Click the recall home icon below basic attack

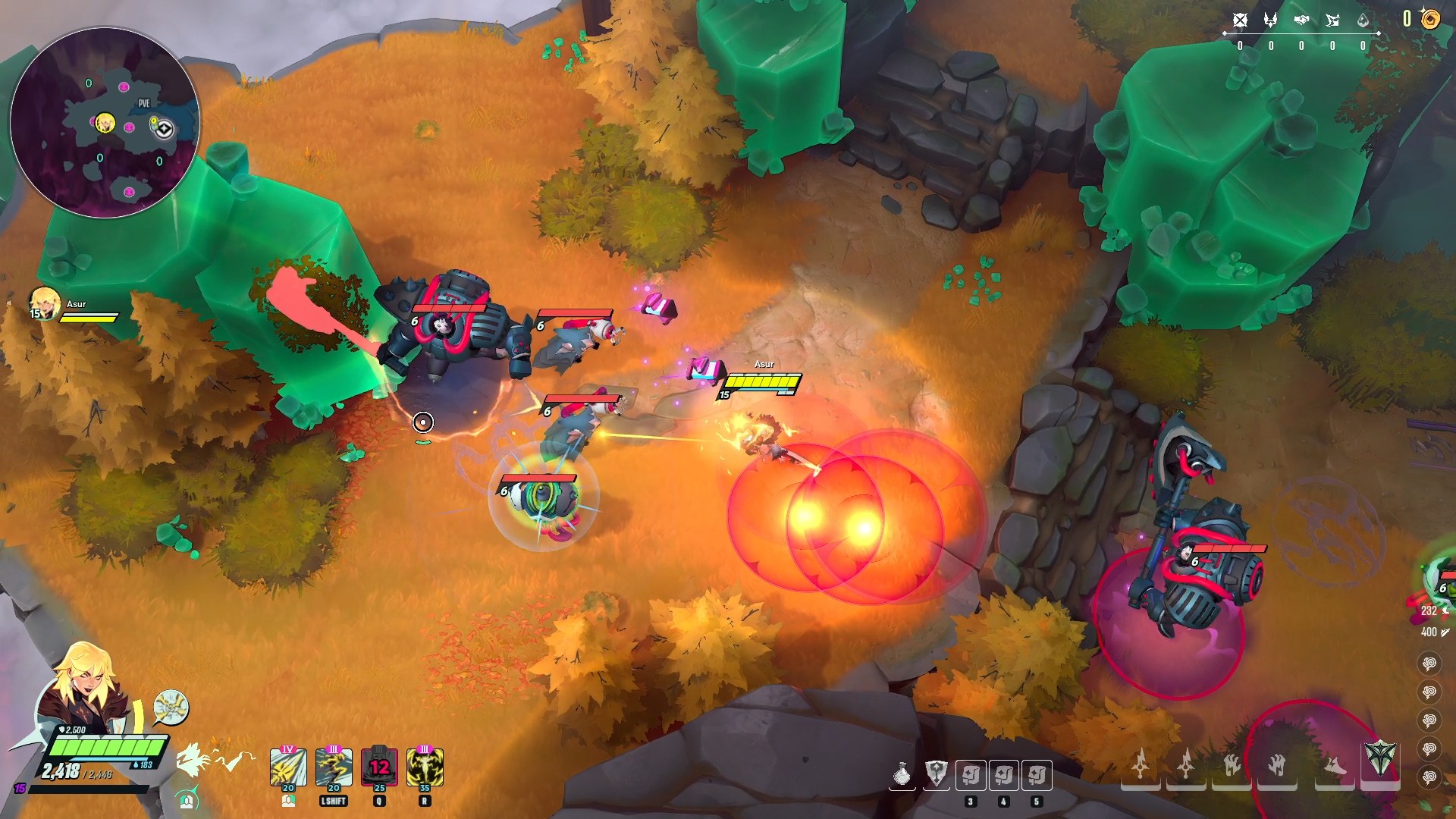click(x=187, y=799)
